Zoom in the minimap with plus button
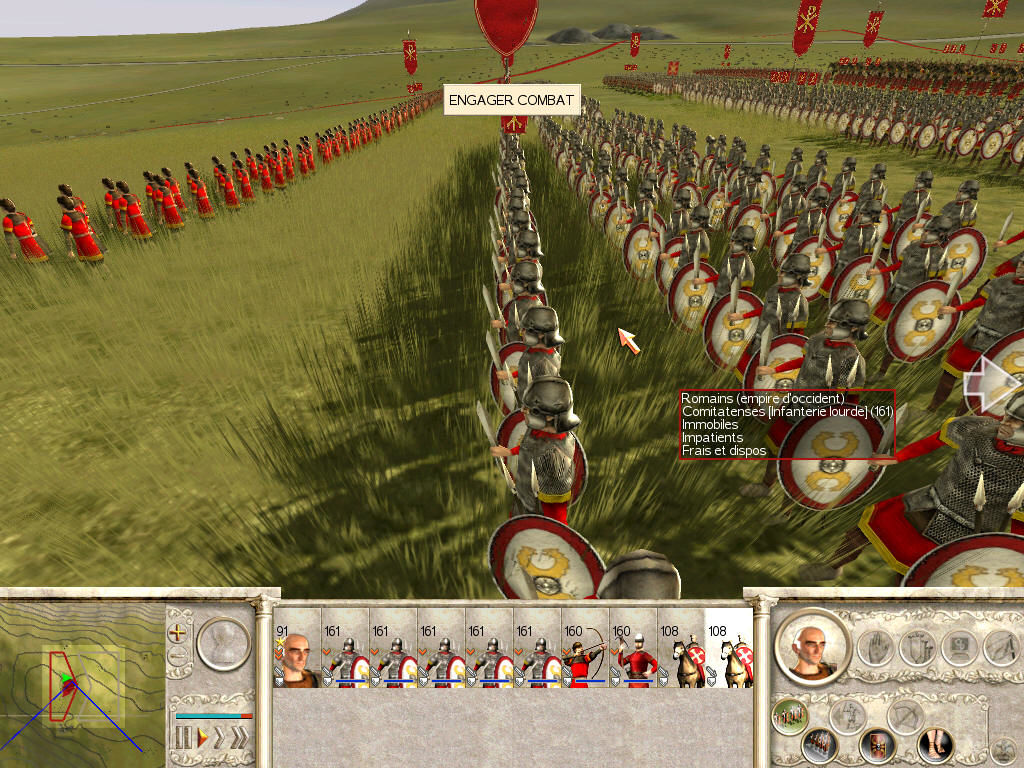The width and height of the screenshot is (1024, 768). click(178, 632)
